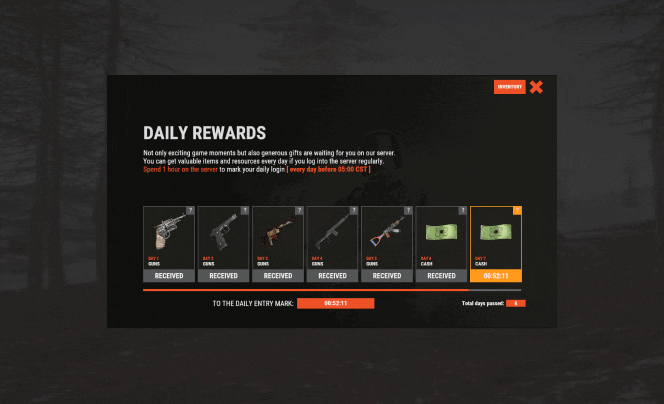Viewport: 664px width, 404px height.
Task: Choose the Day 3 guns reward card
Action: pos(278,237)
